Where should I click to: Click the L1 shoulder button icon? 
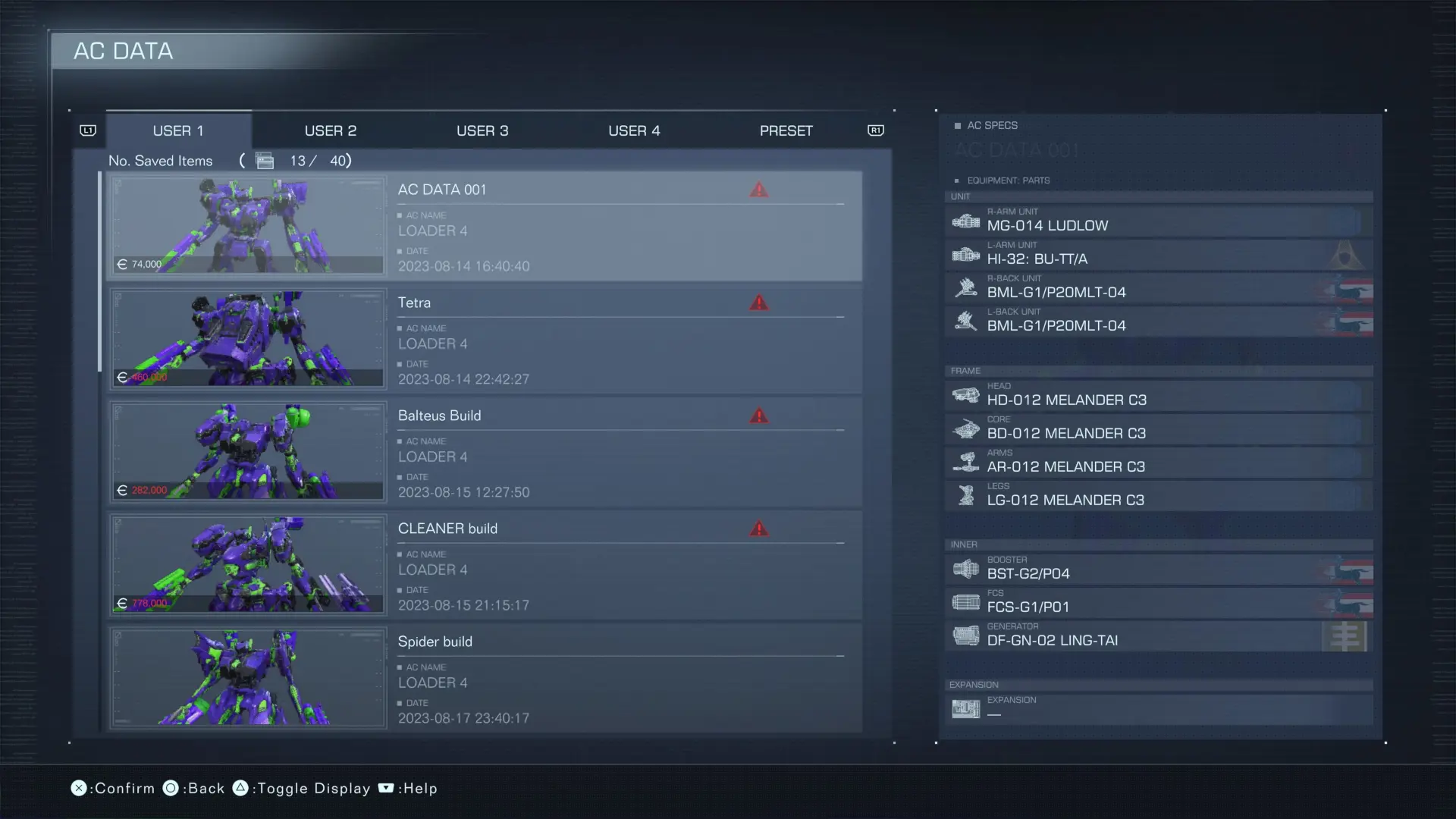[88, 130]
